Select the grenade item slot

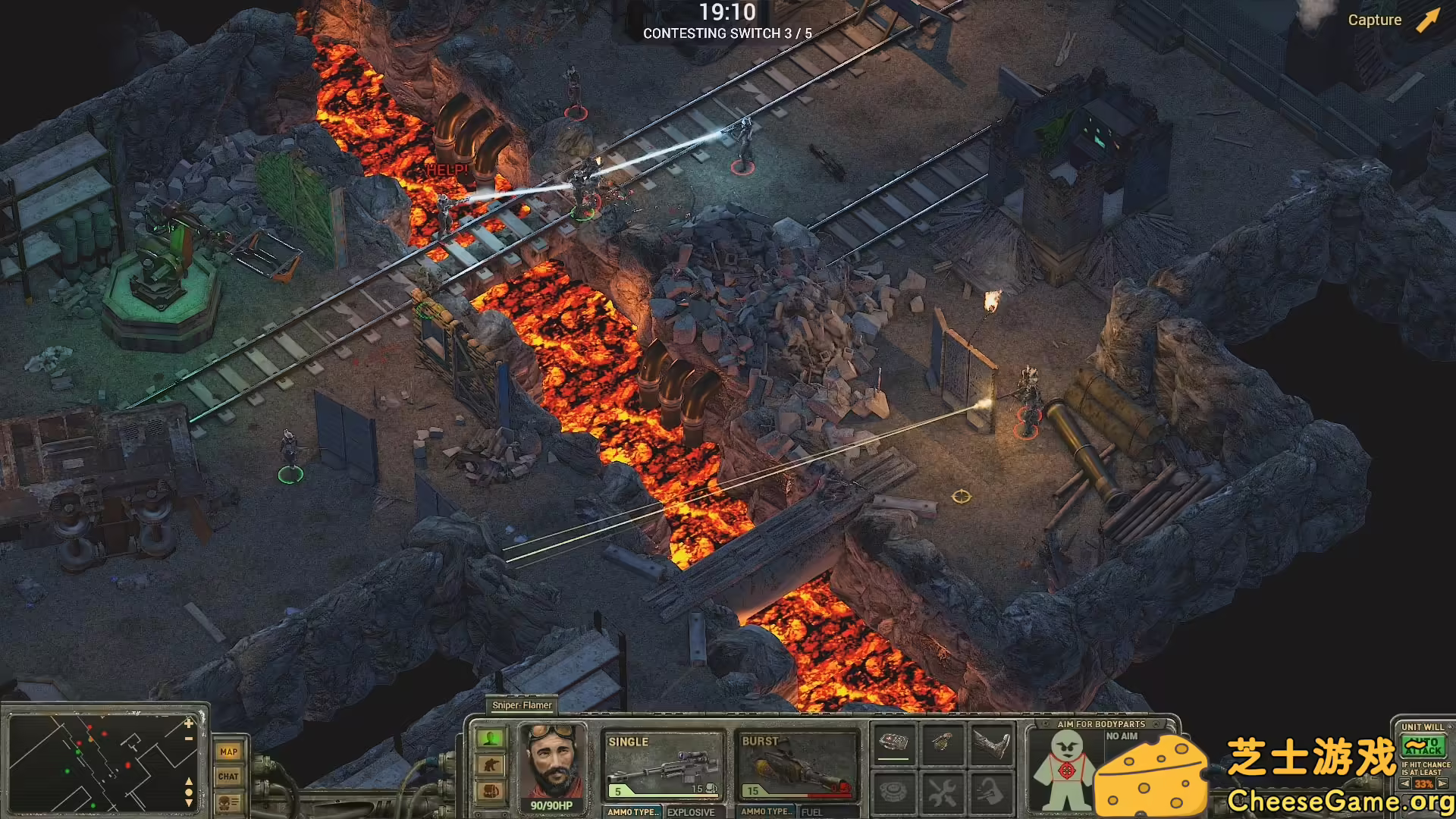click(x=943, y=742)
